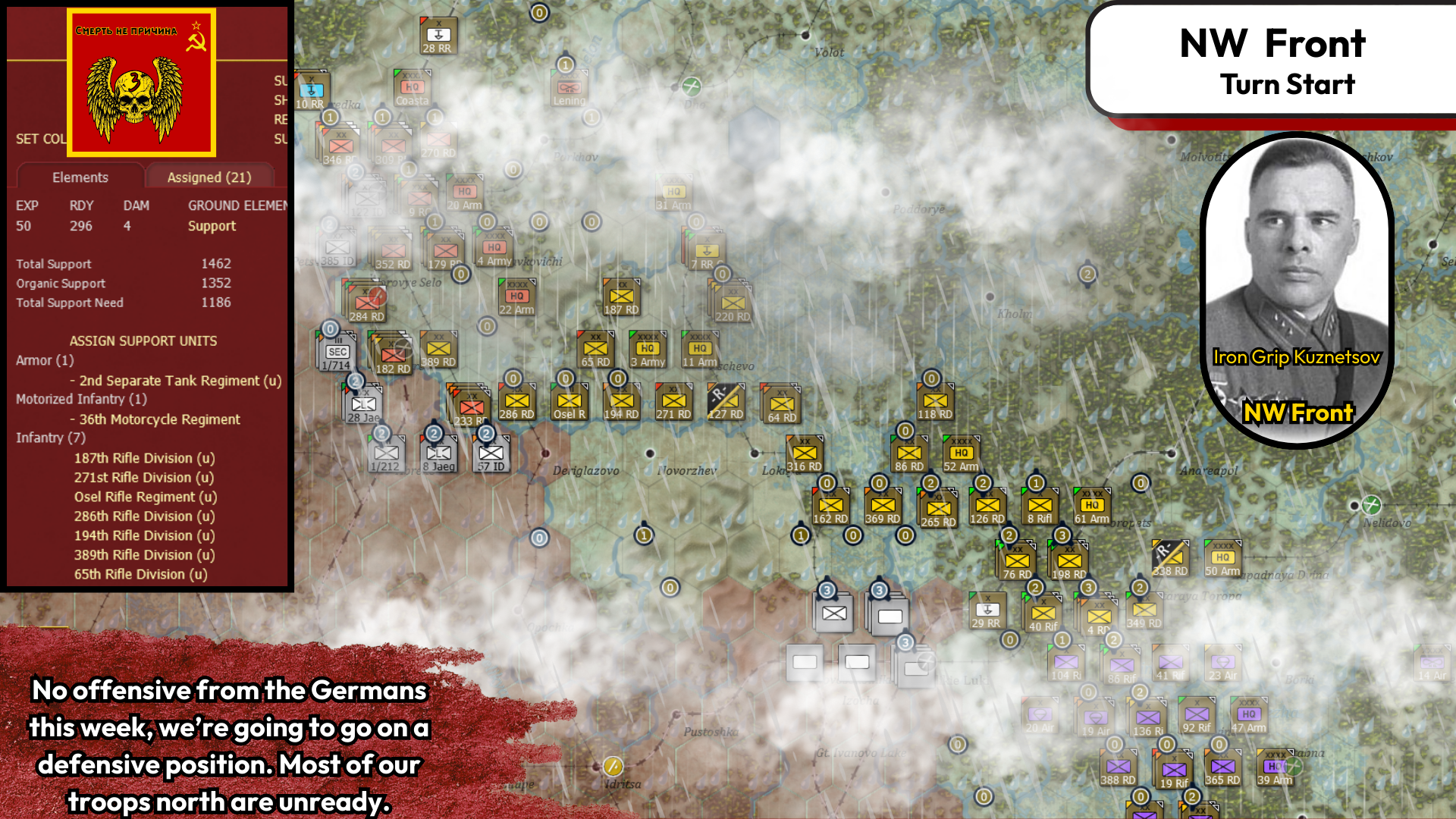Click the Lening coastal HQ counter

point(568,88)
